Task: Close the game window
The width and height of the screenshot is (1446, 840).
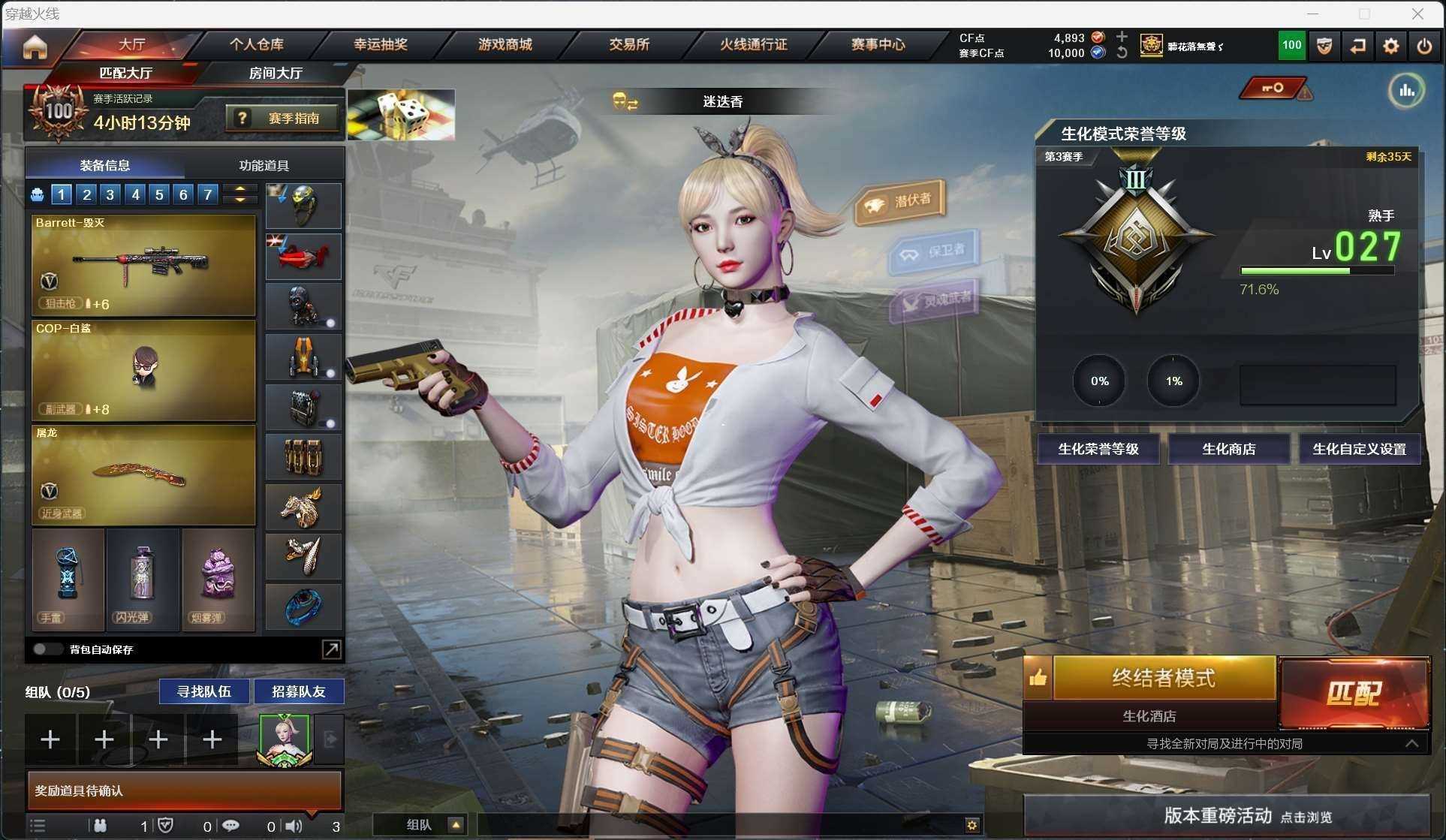Action: [1417, 14]
